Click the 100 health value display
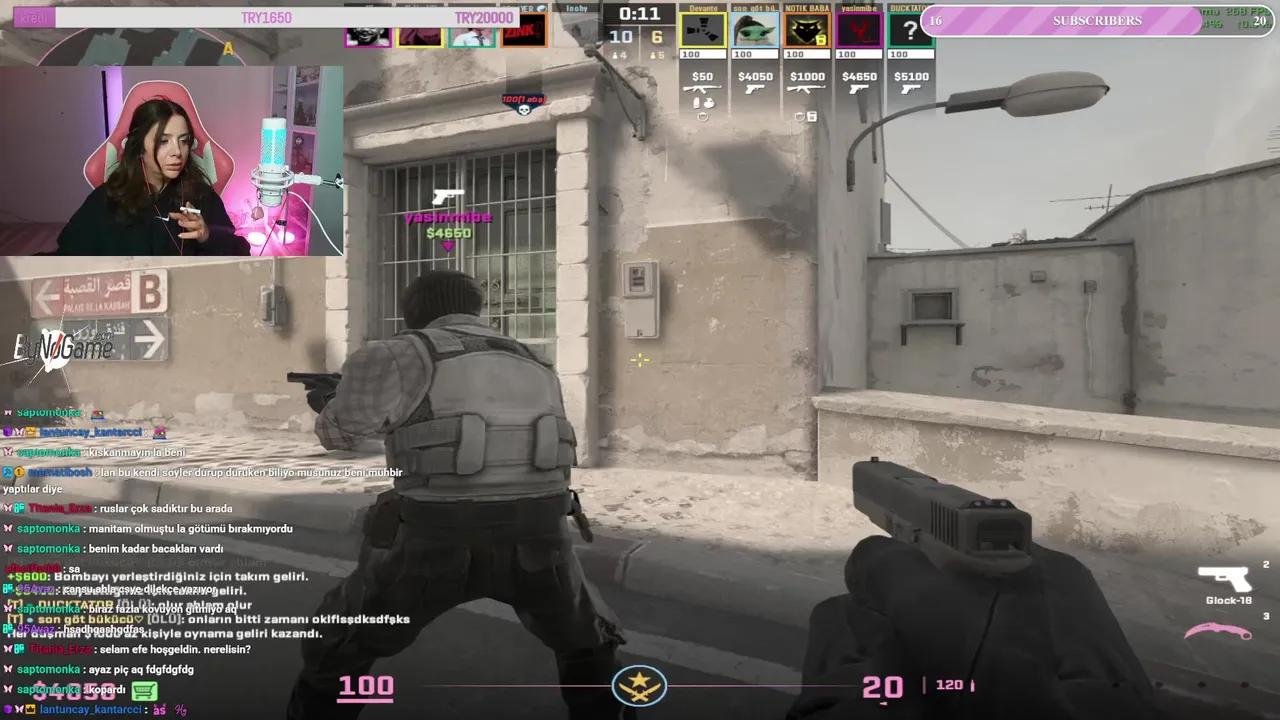This screenshot has width=1280, height=720. pos(365,686)
